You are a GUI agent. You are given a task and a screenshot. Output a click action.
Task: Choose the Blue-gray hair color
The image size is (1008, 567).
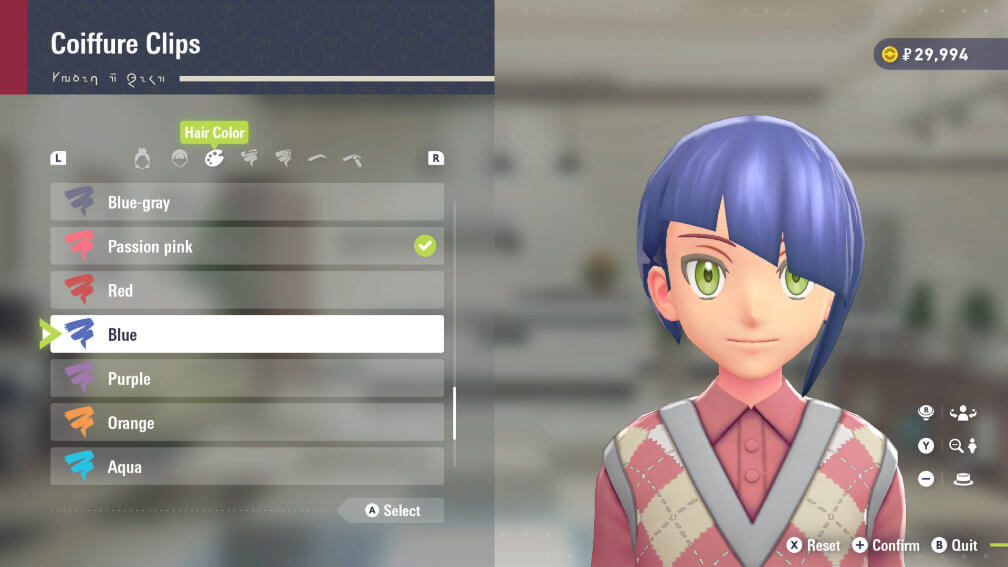[x=247, y=202]
